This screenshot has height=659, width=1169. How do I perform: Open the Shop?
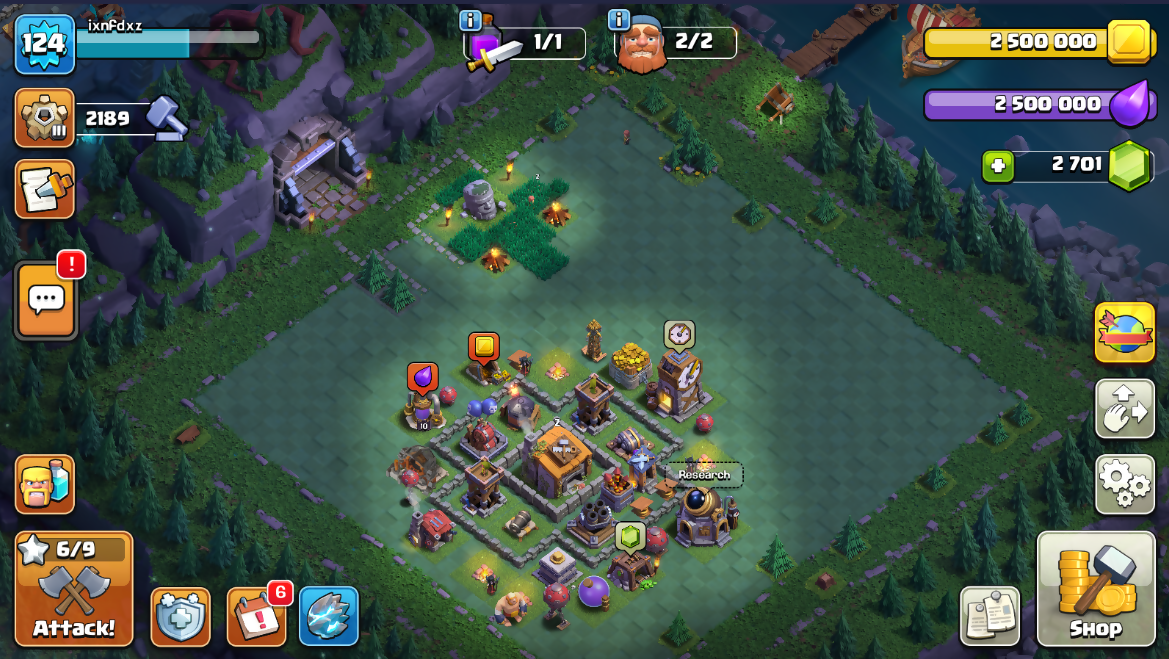click(x=1096, y=589)
